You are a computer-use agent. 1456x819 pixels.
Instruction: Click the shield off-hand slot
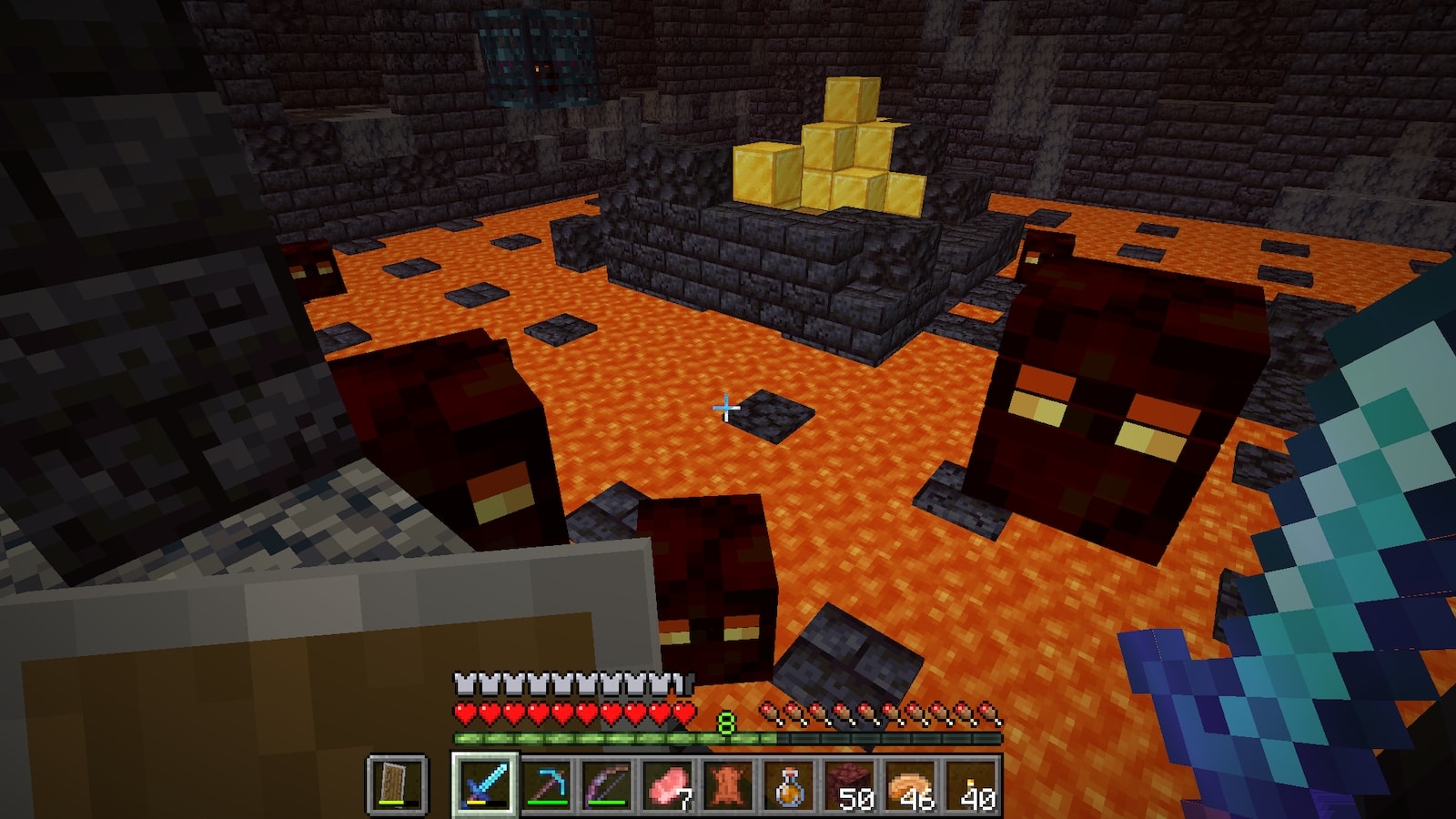click(398, 784)
